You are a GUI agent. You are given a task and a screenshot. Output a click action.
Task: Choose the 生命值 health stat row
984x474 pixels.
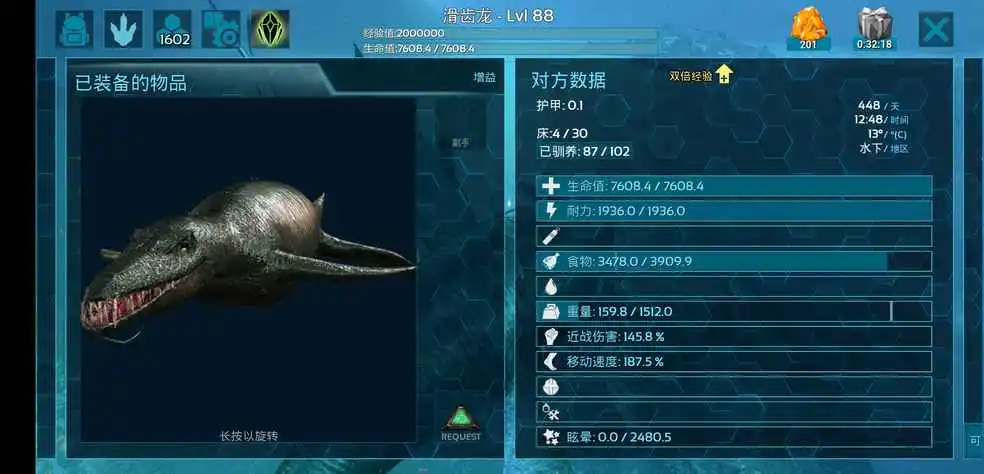(x=734, y=186)
